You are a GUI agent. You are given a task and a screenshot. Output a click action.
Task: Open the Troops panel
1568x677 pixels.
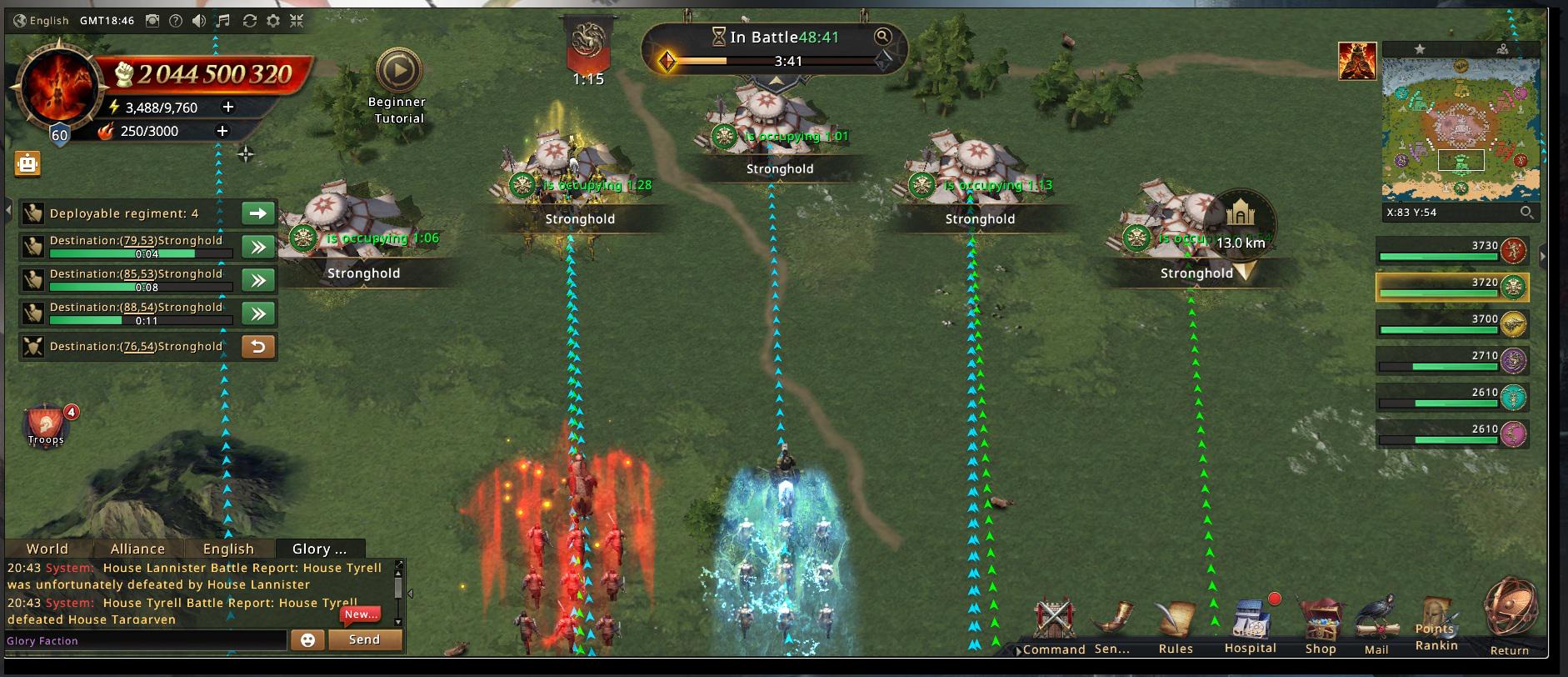click(46, 425)
